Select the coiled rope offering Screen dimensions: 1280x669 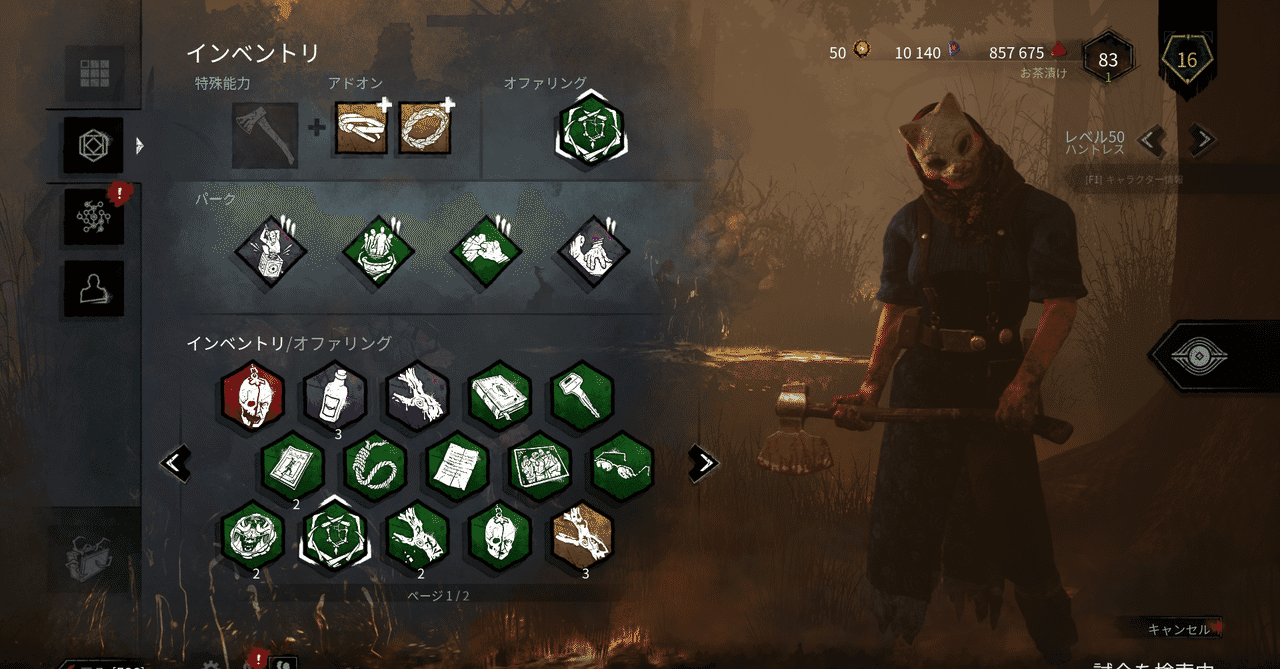coord(375,467)
